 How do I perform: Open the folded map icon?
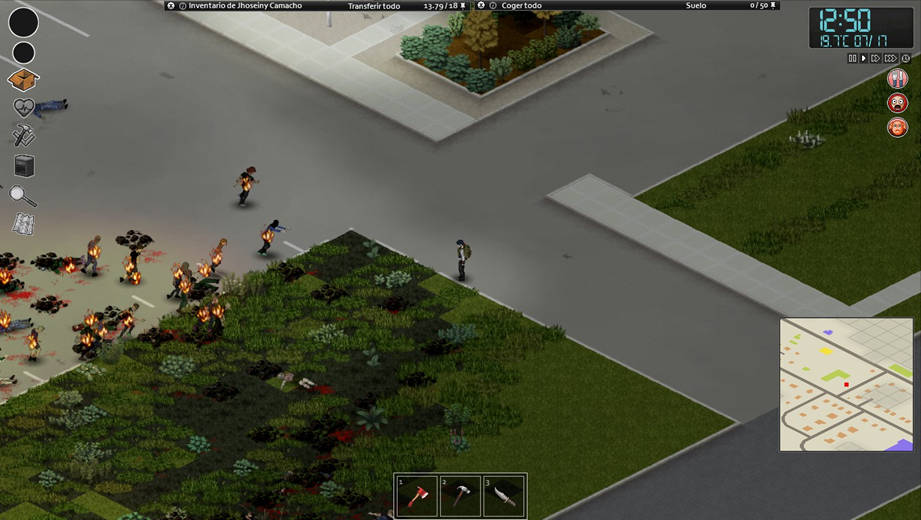pyautogui.click(x=24, y=225)
